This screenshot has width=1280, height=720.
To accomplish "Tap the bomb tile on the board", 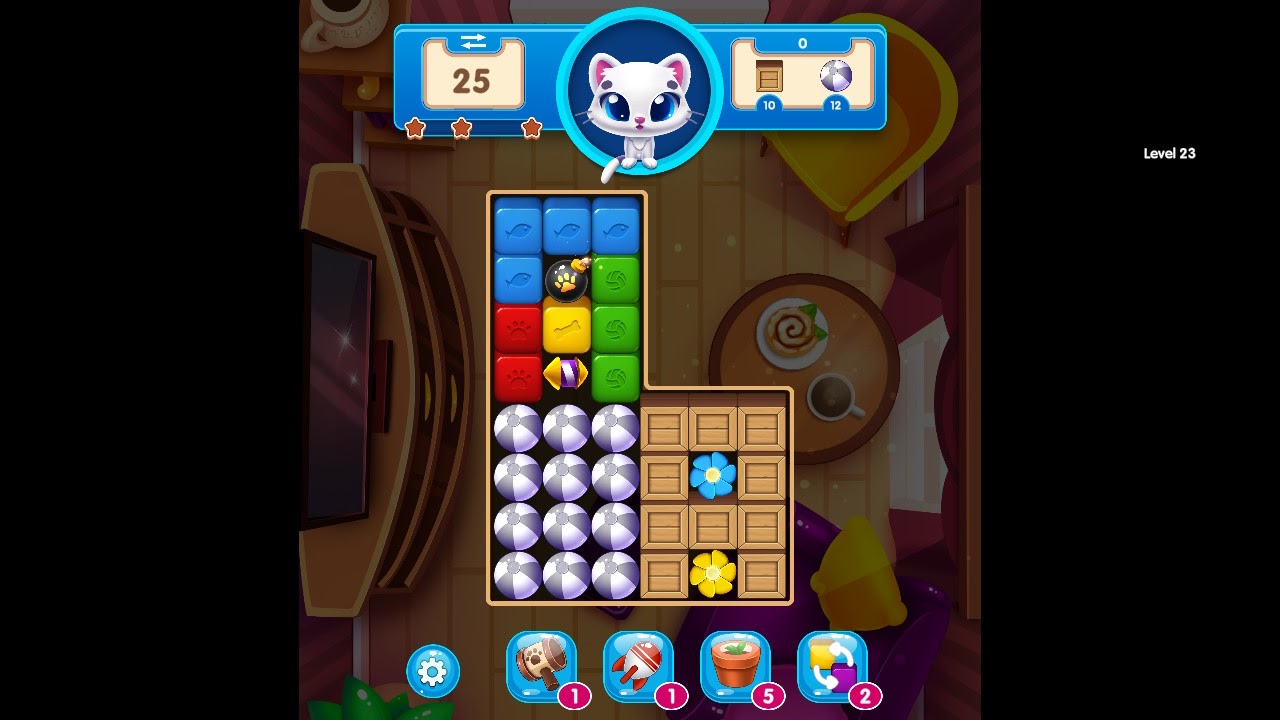I will click(x=565, y=279).
